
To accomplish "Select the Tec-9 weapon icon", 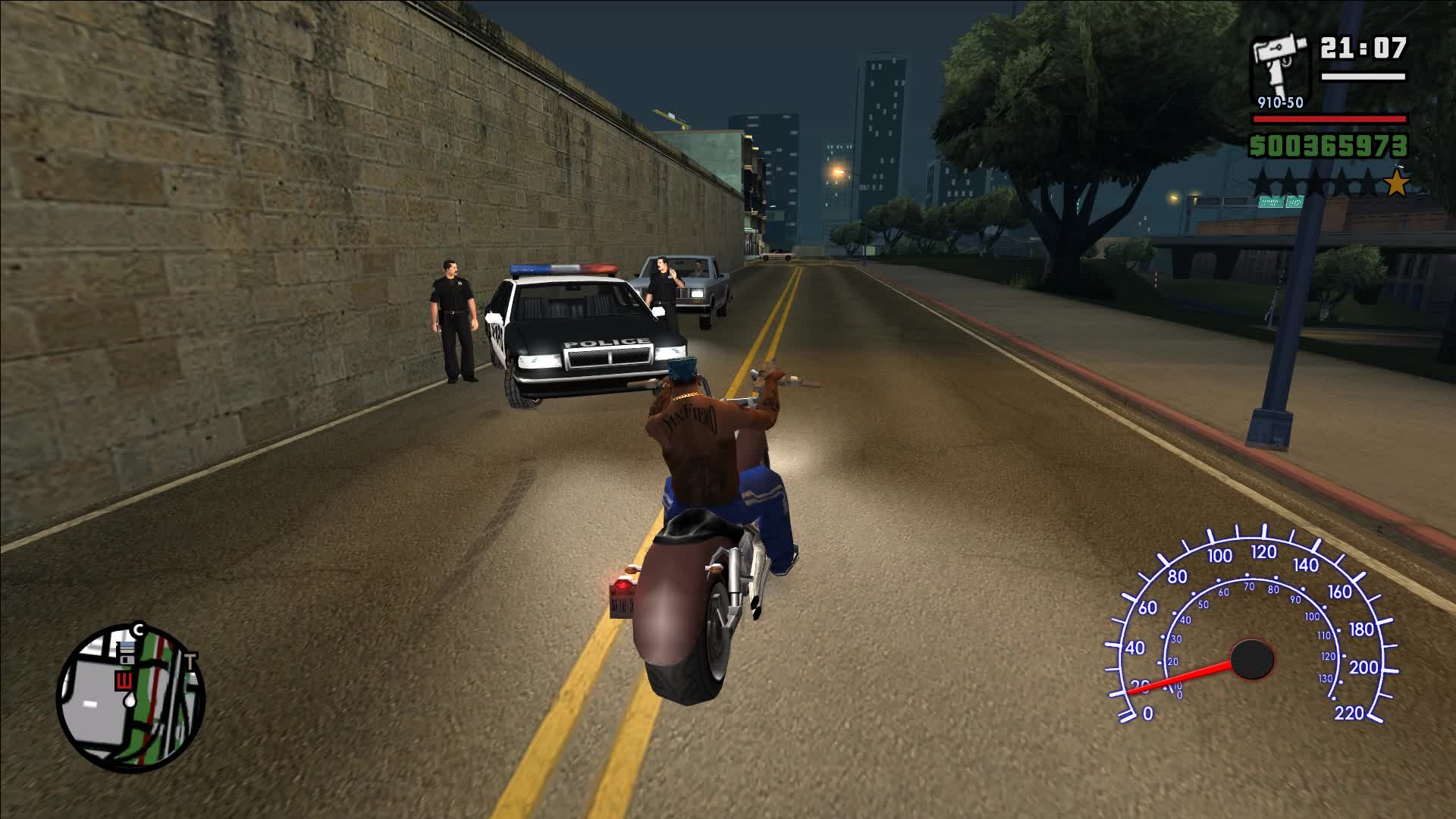I will (1279, 63).
